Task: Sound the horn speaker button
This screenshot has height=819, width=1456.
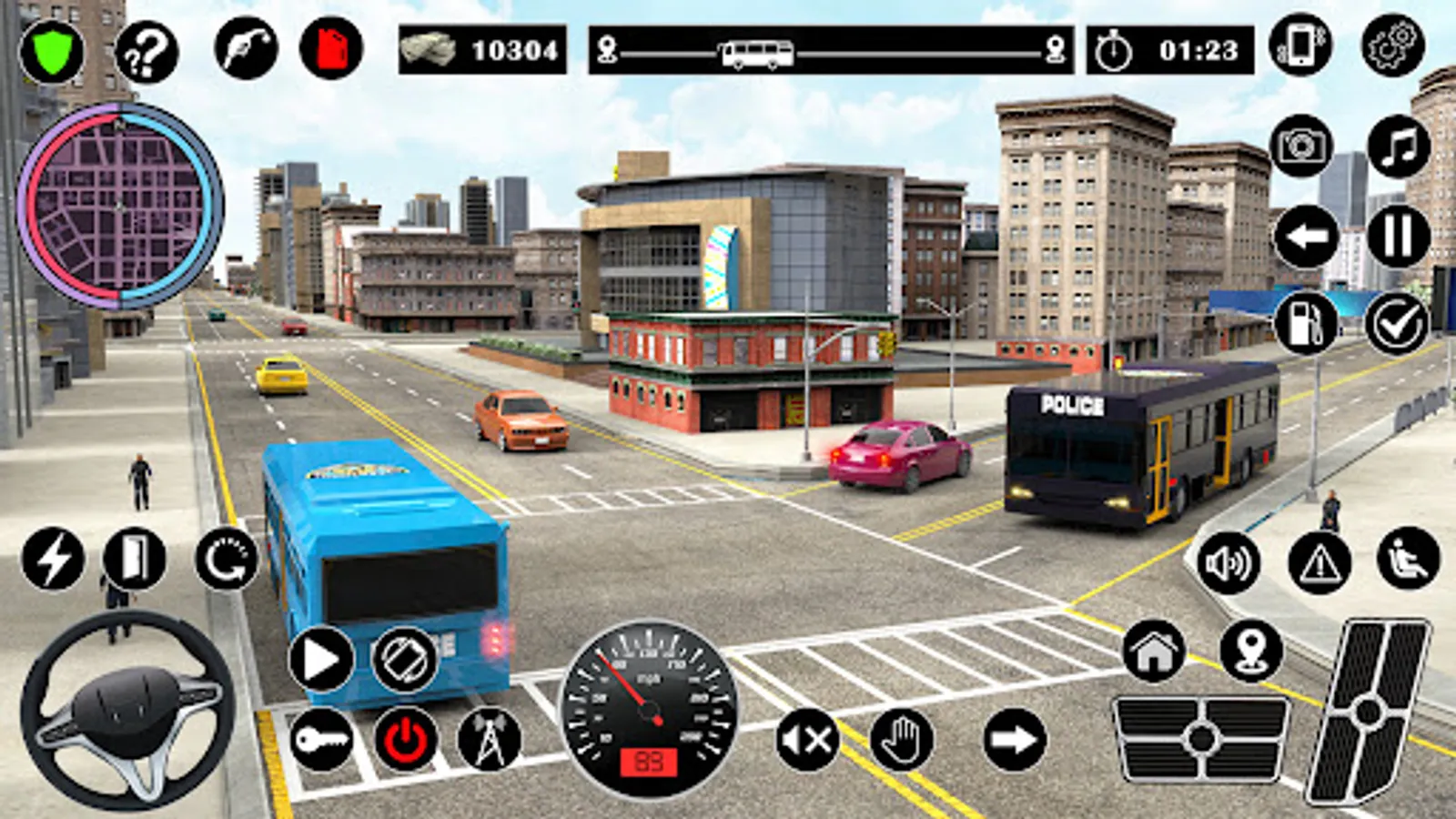Action: pyautogui.click(x=1228, y=563)
